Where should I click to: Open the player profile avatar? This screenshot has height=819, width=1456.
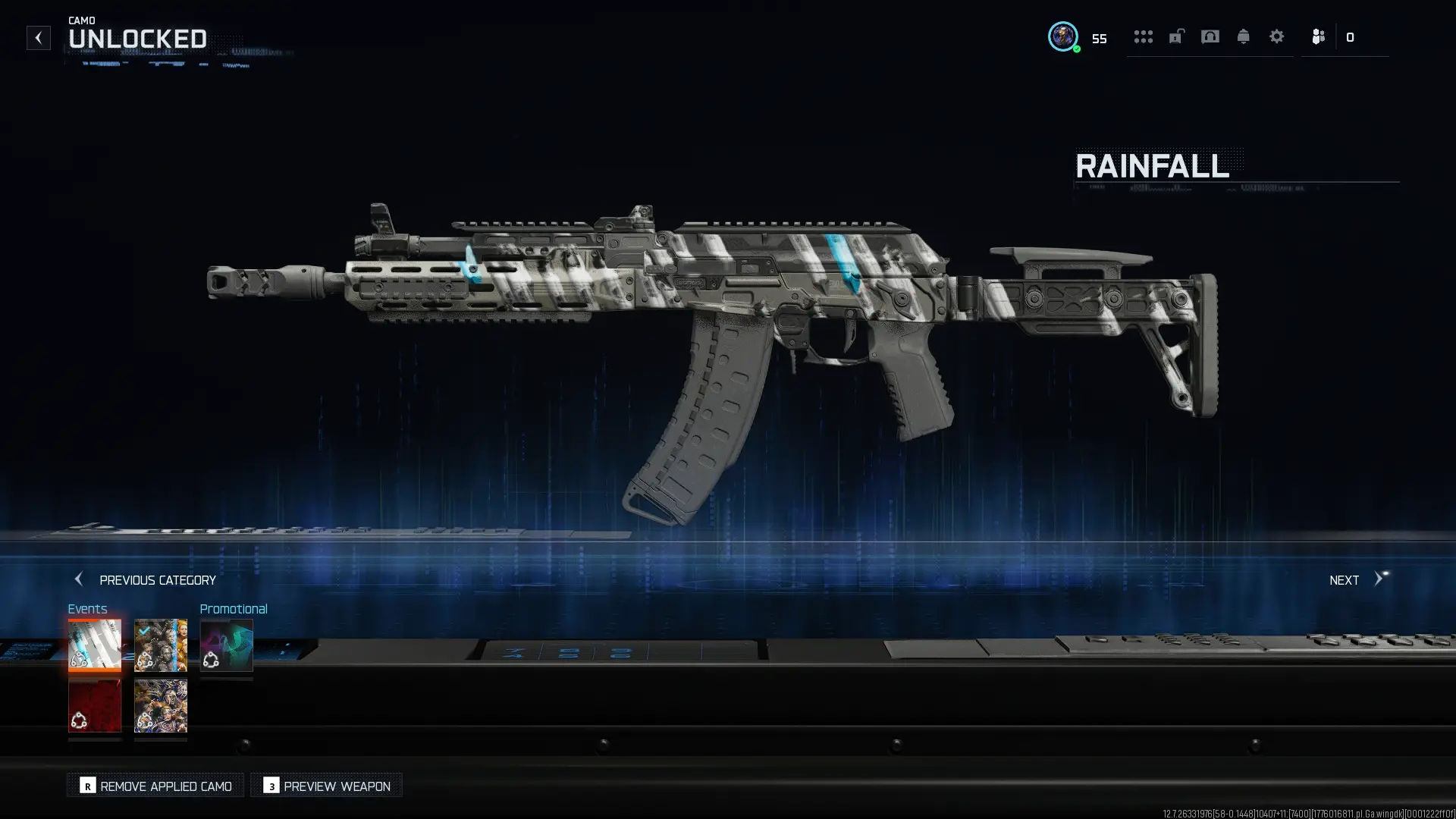[x=1063, y=36]
